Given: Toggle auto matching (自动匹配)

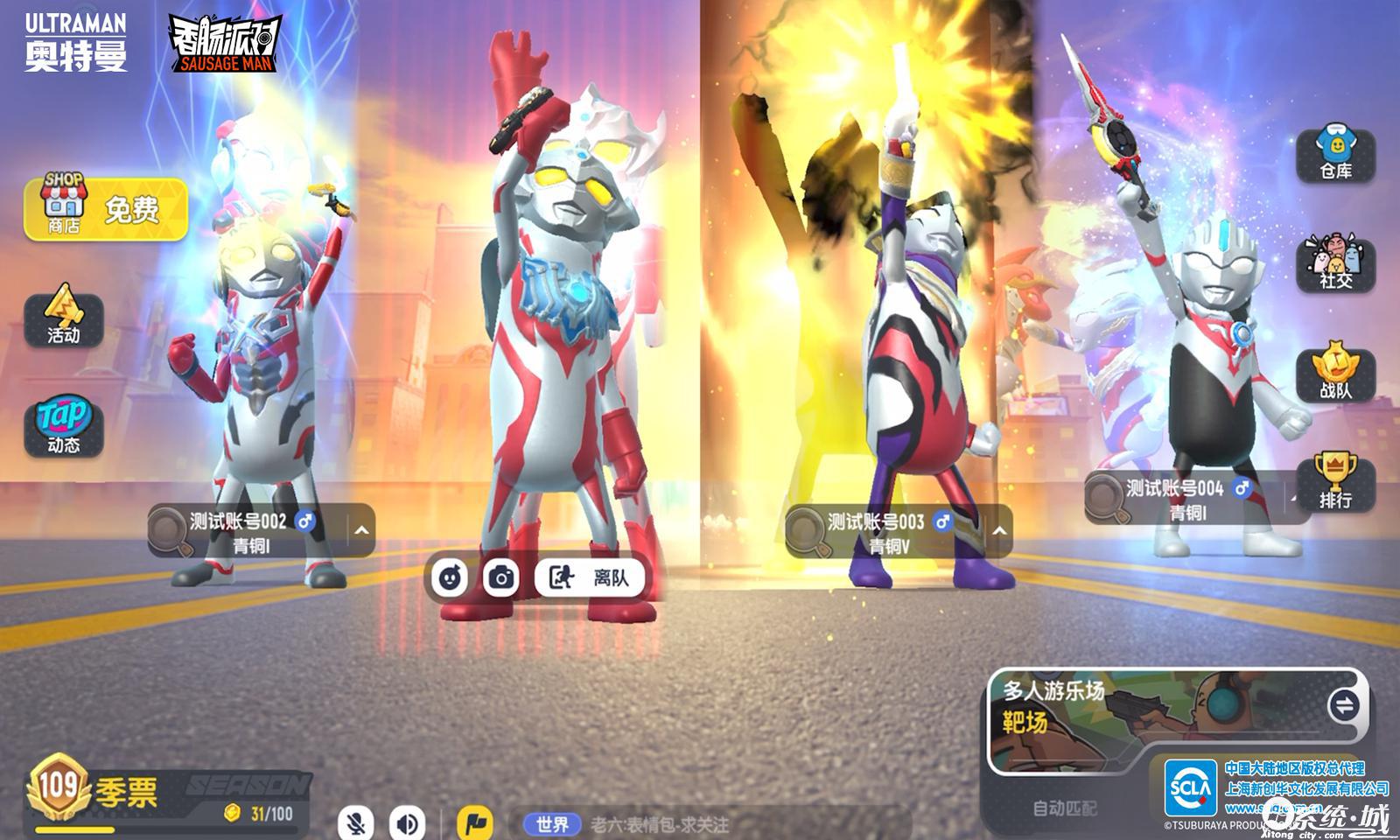Looking at the screenshot, I should click(1064, 808).
